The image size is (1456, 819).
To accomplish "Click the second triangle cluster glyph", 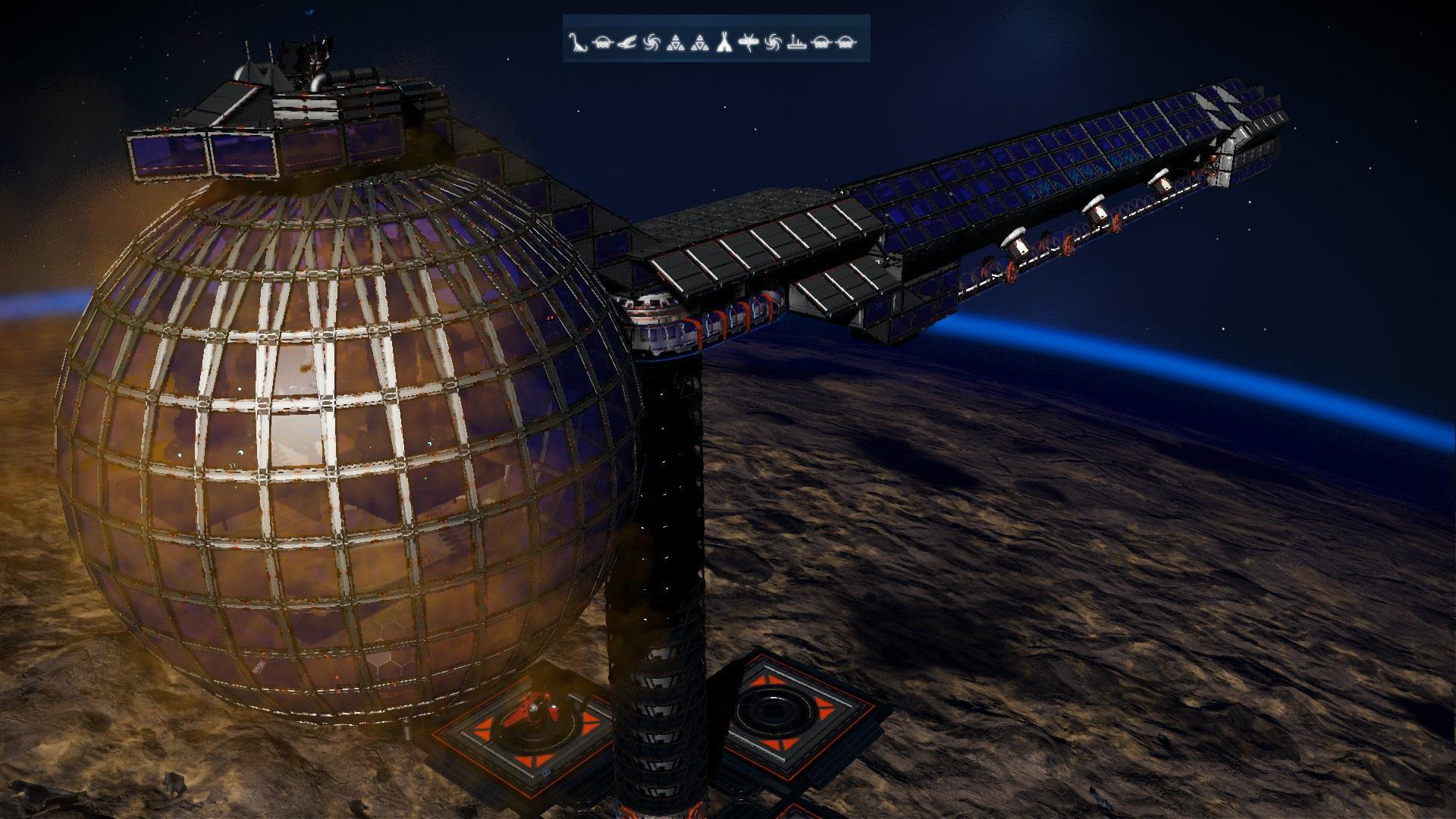I will point(701,43).
